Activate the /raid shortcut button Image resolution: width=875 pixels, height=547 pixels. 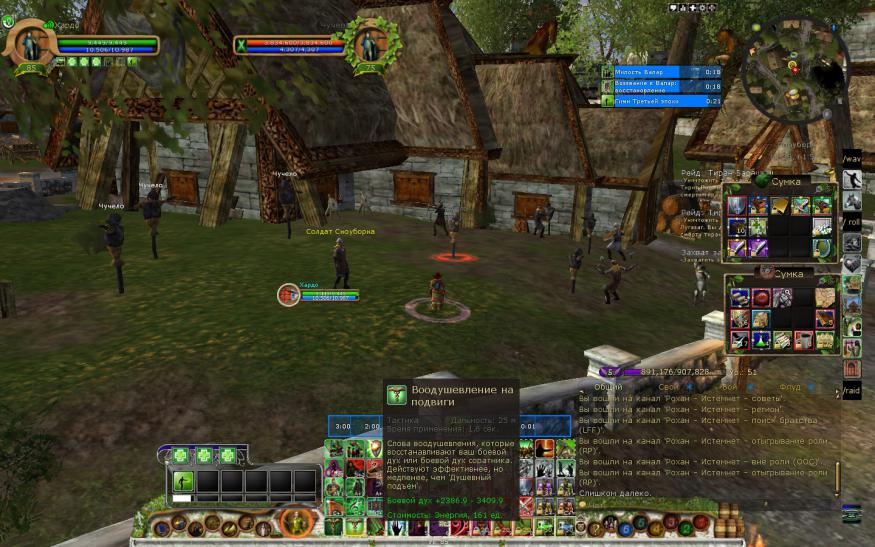point(851,391)
